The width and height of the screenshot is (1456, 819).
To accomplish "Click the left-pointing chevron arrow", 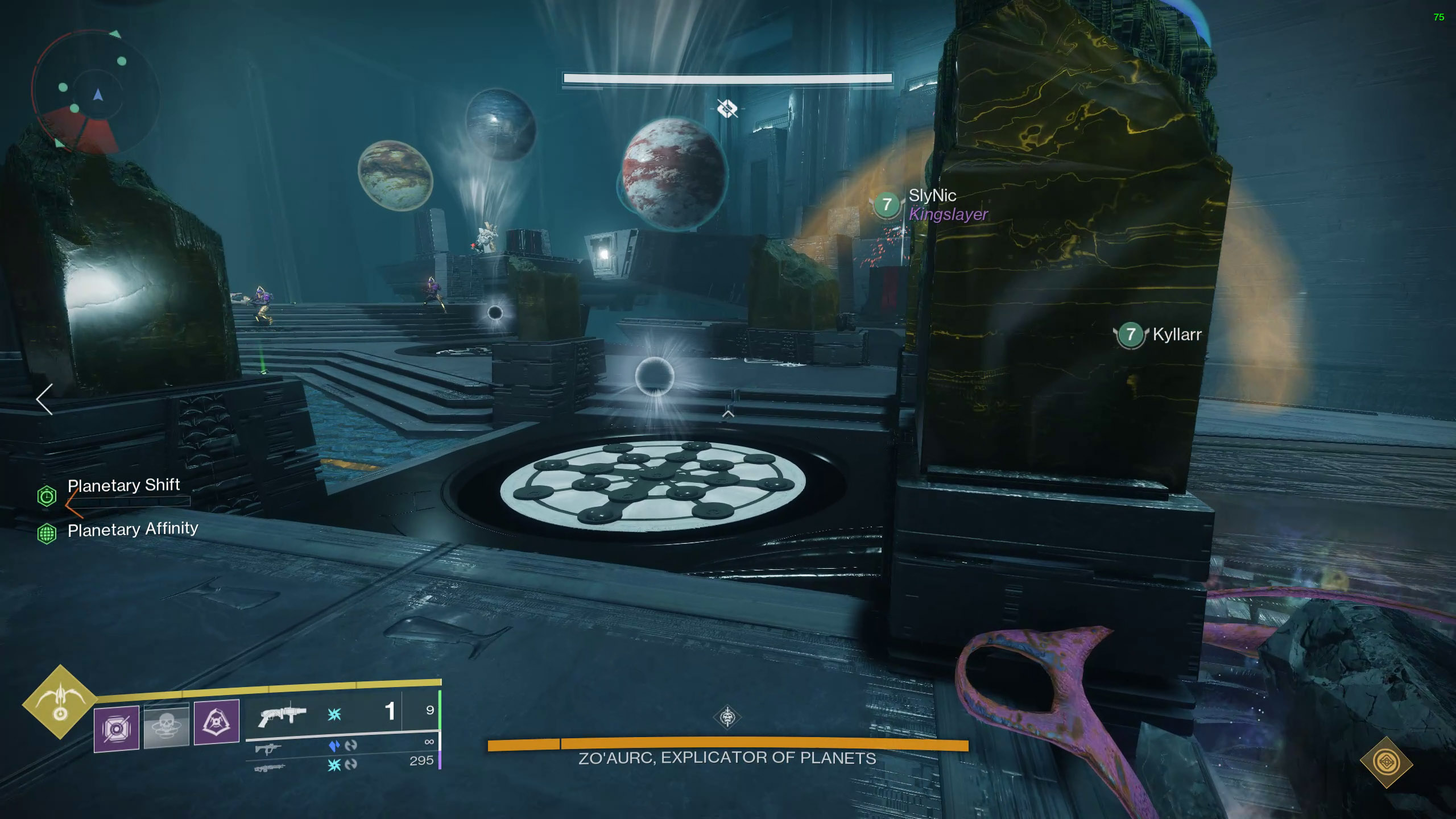I will tap(44, 399).
